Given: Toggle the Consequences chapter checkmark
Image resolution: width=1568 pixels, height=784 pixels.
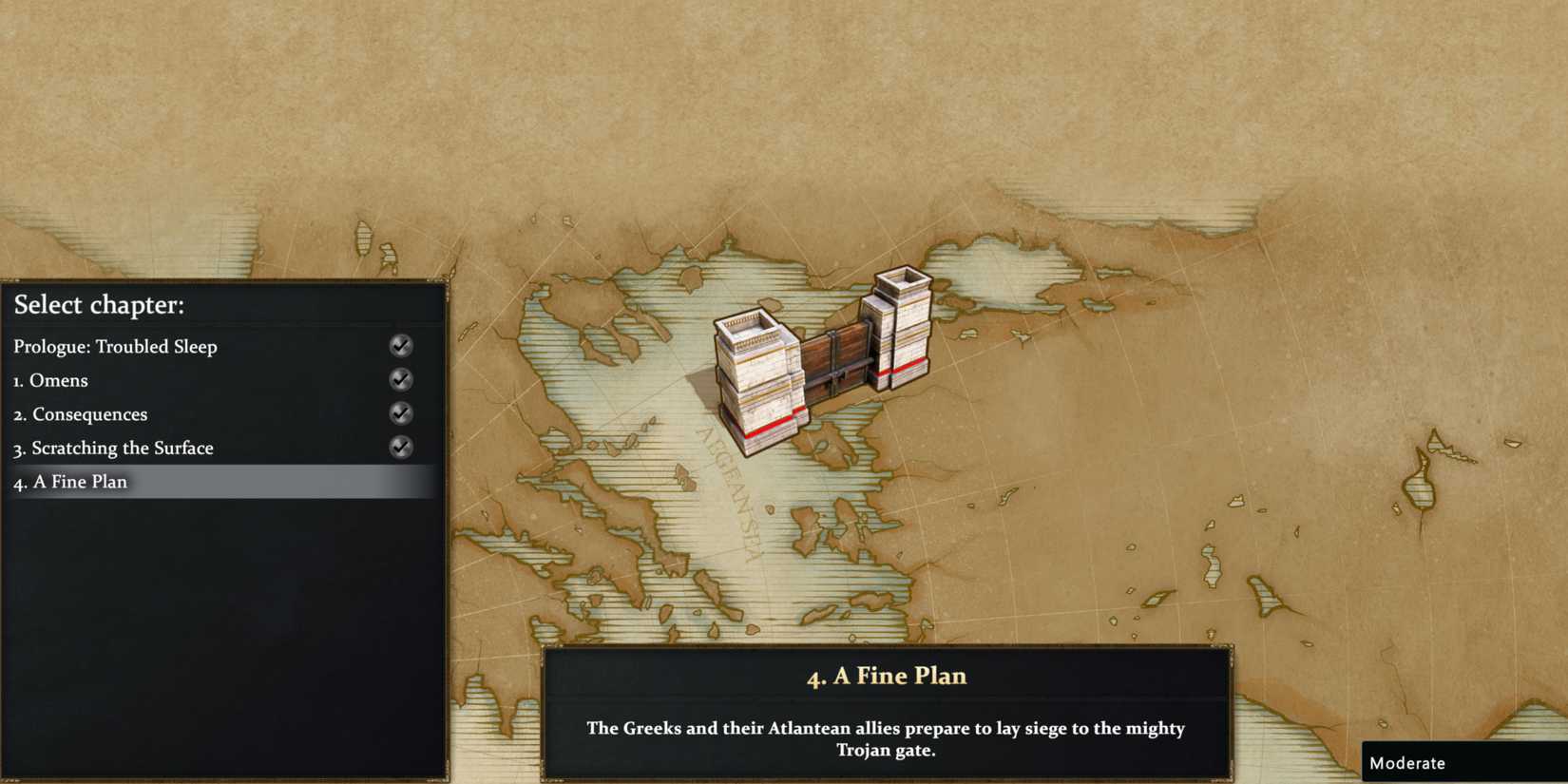Looking at the screenshot, I should (400, 413).
